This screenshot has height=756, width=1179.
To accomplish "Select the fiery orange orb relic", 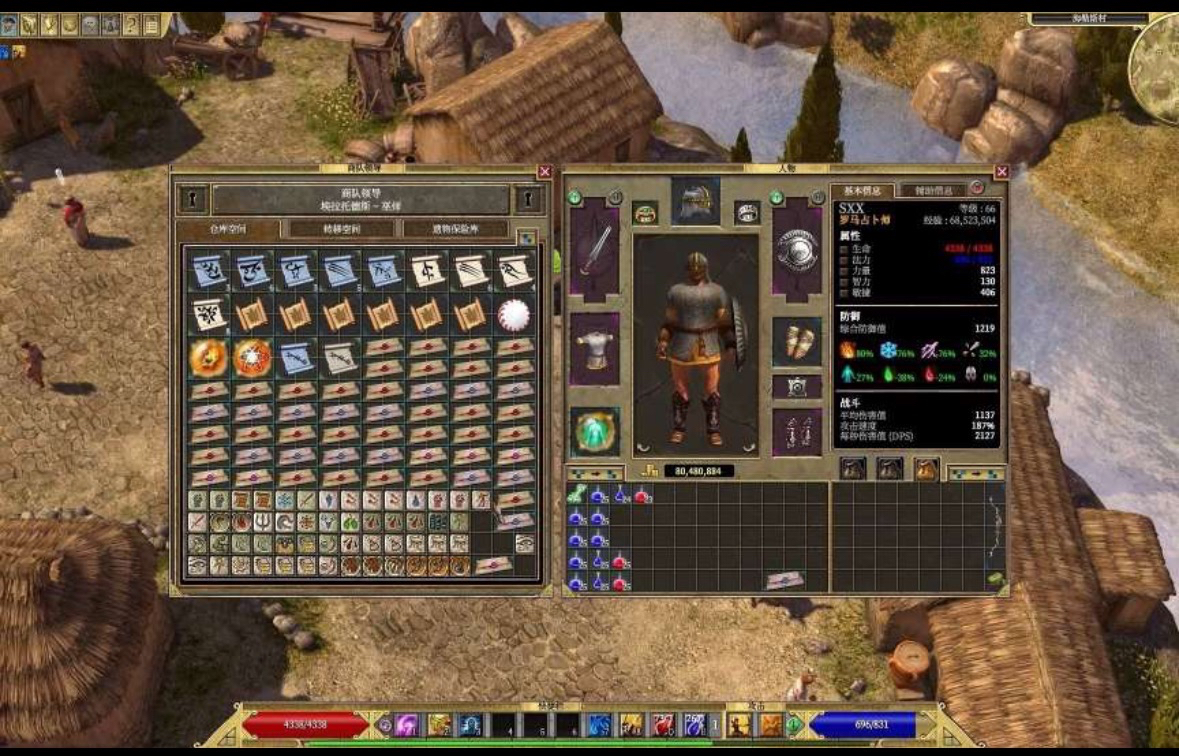I will point(208,357).
